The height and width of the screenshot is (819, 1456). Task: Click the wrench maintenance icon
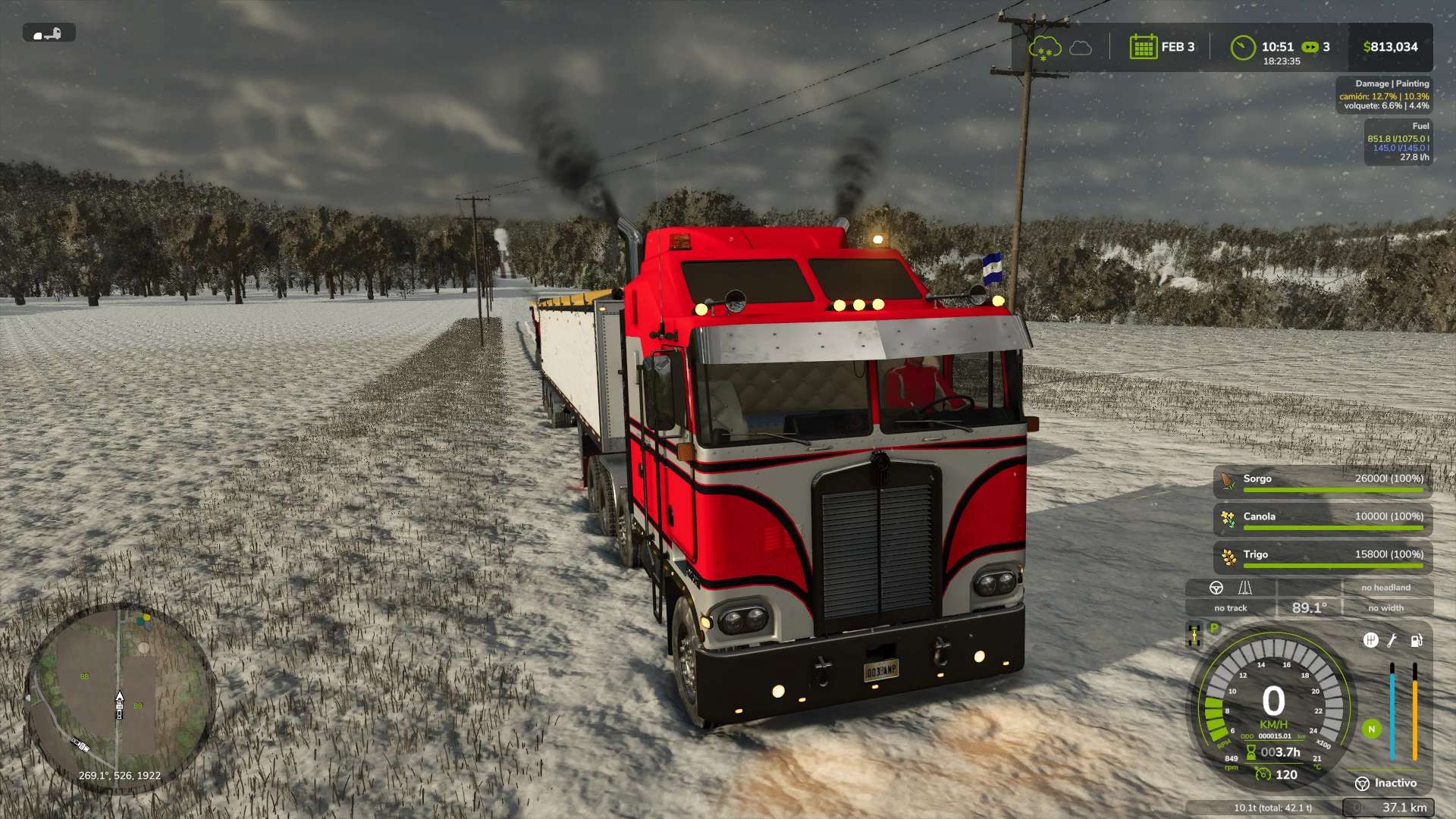[1392, 641]
